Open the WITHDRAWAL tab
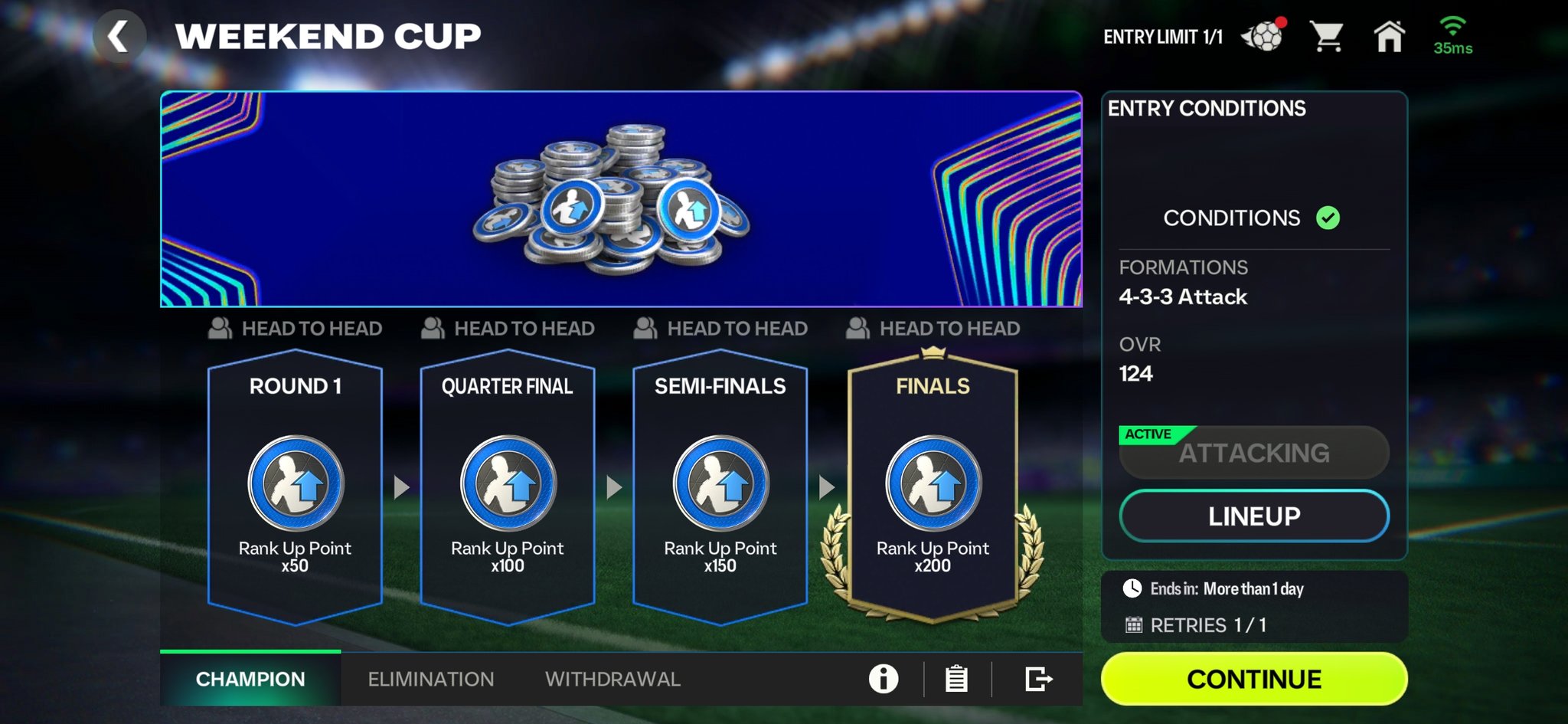 coord(612,679)
